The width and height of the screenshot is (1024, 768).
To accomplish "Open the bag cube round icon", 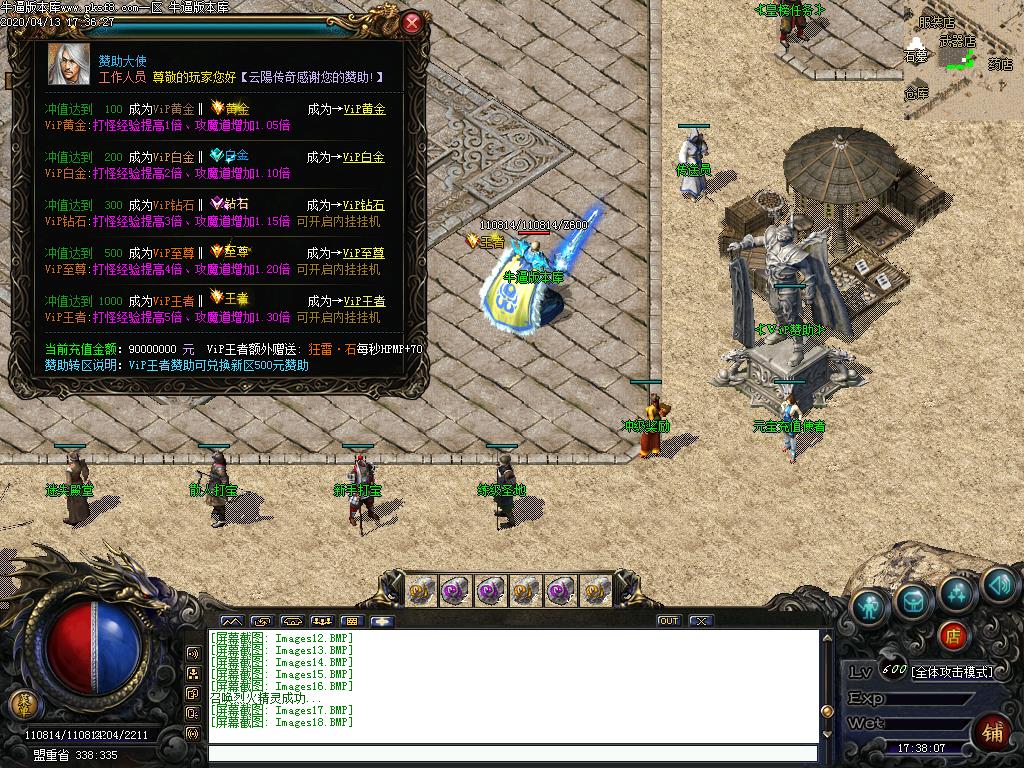I will tap(913, 599).
